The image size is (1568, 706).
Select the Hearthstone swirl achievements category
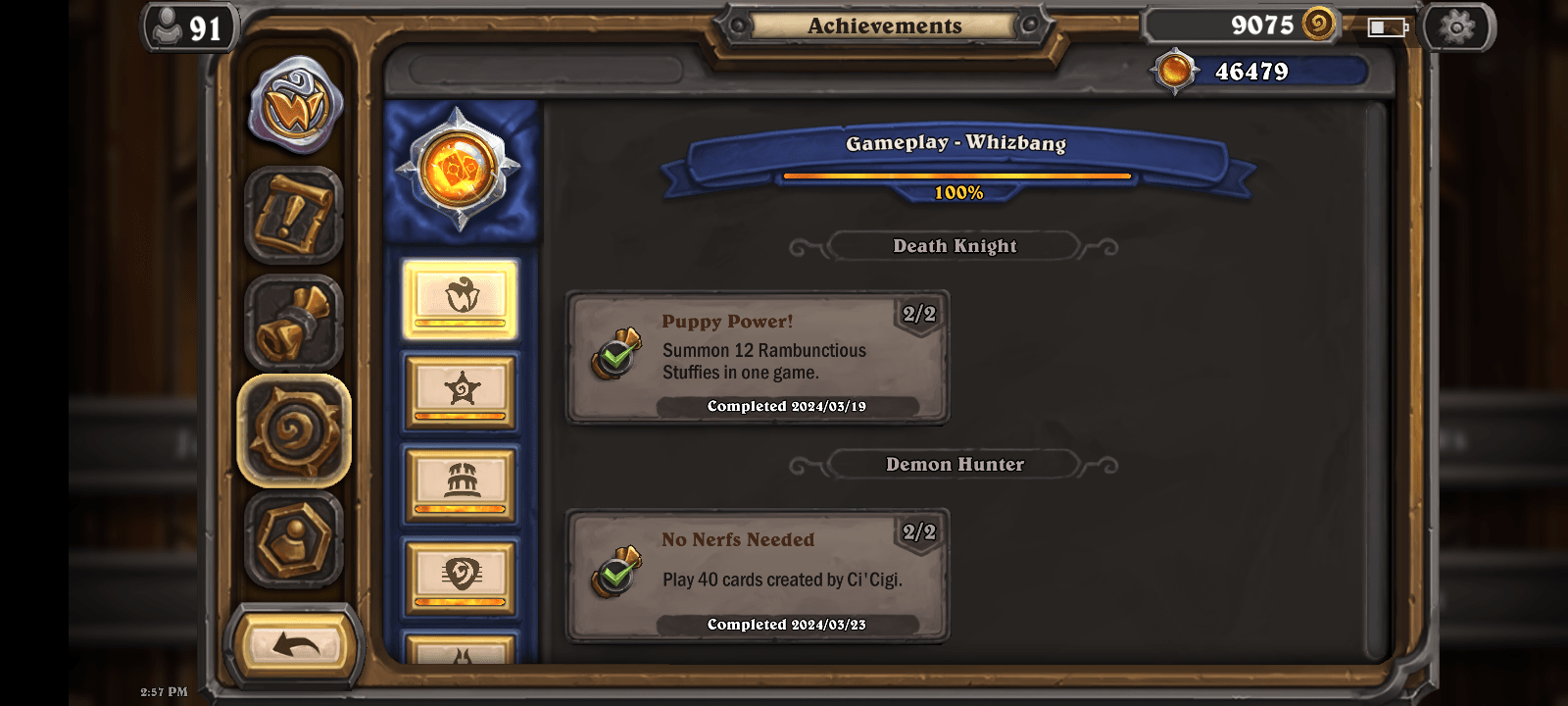(x=295, y=429)
